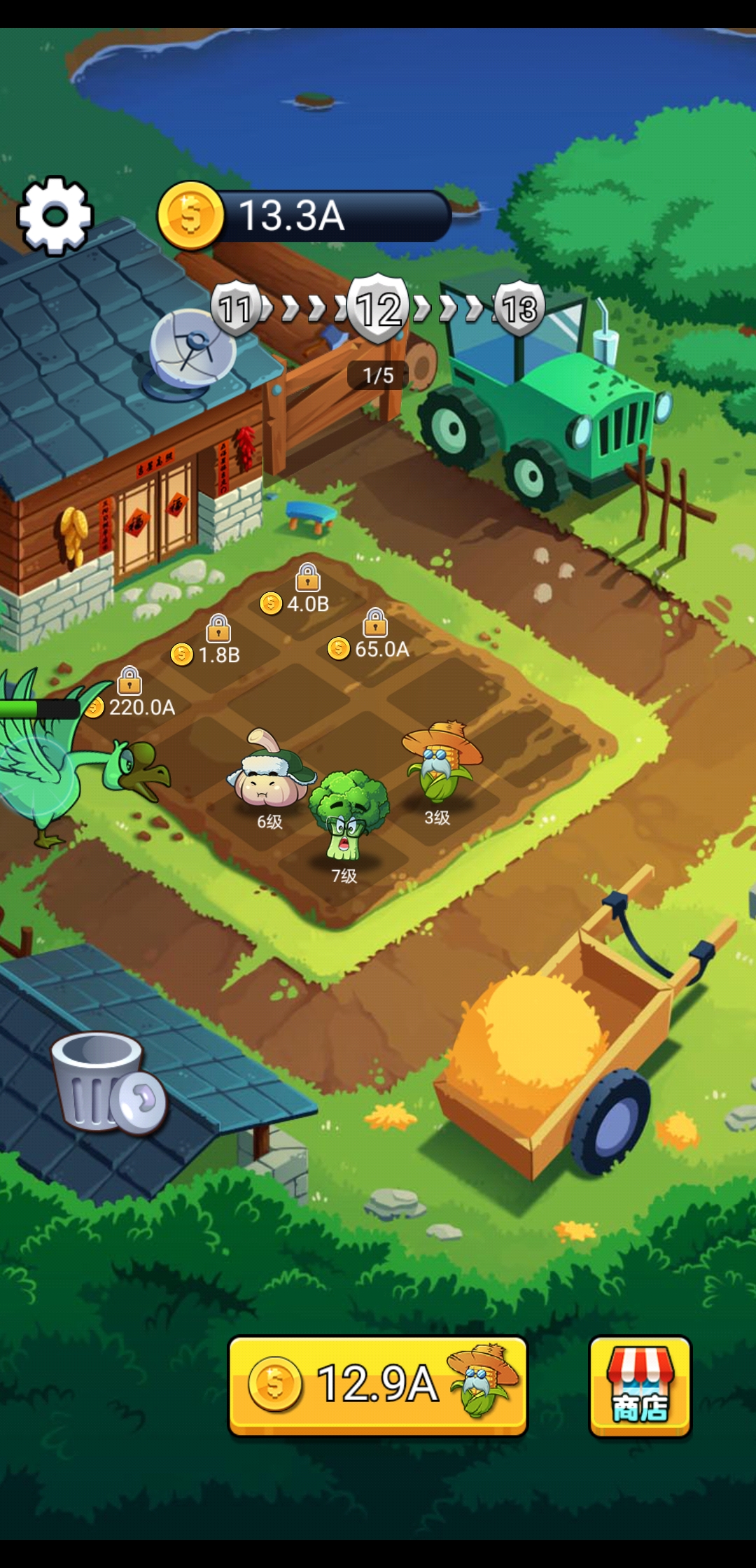
Task: Click the trash can icon
Action: click(x=104, y=1082)
